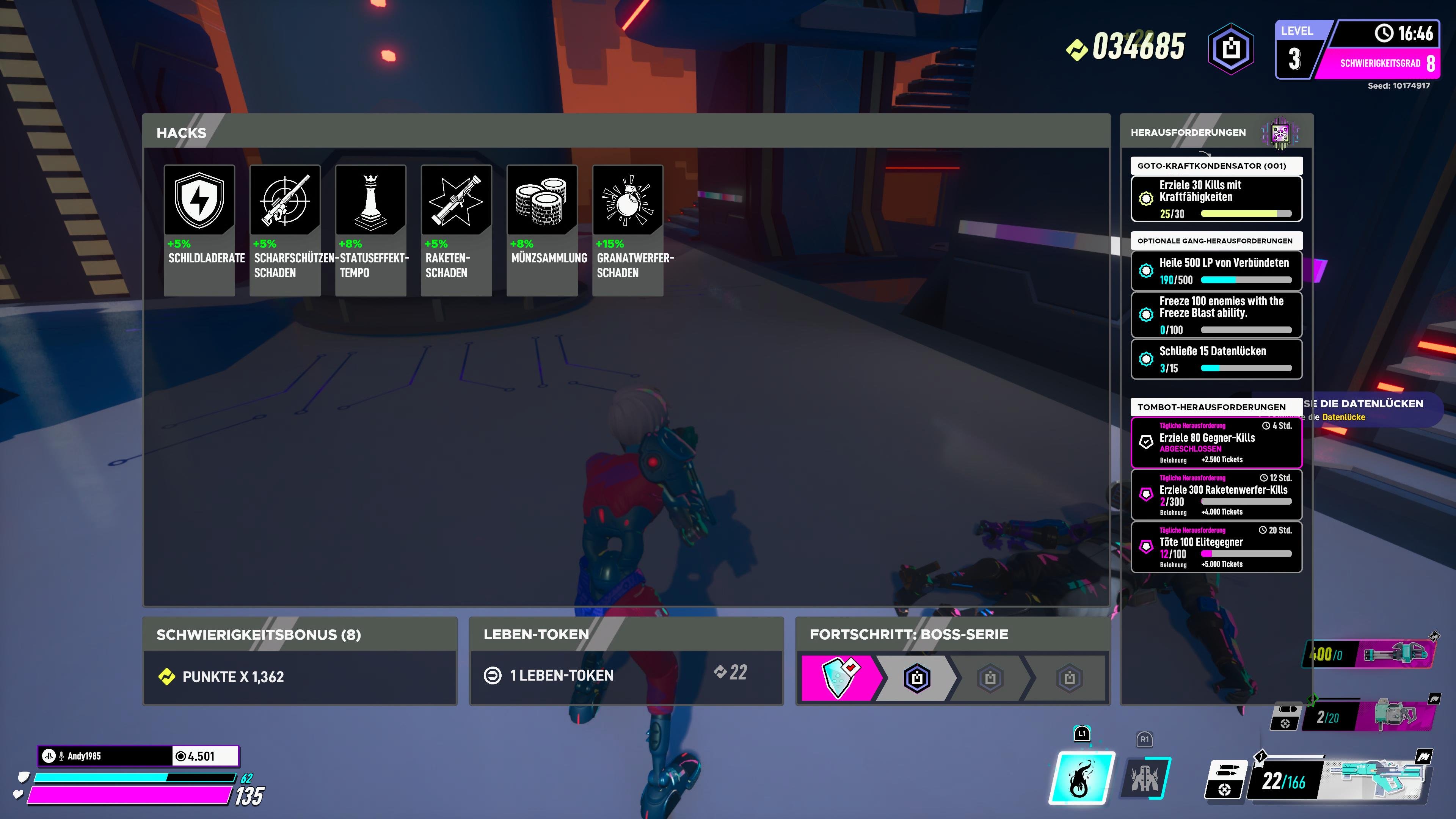
Task: Click the Herausforderungen chip icon
Action: point(1280,133)
